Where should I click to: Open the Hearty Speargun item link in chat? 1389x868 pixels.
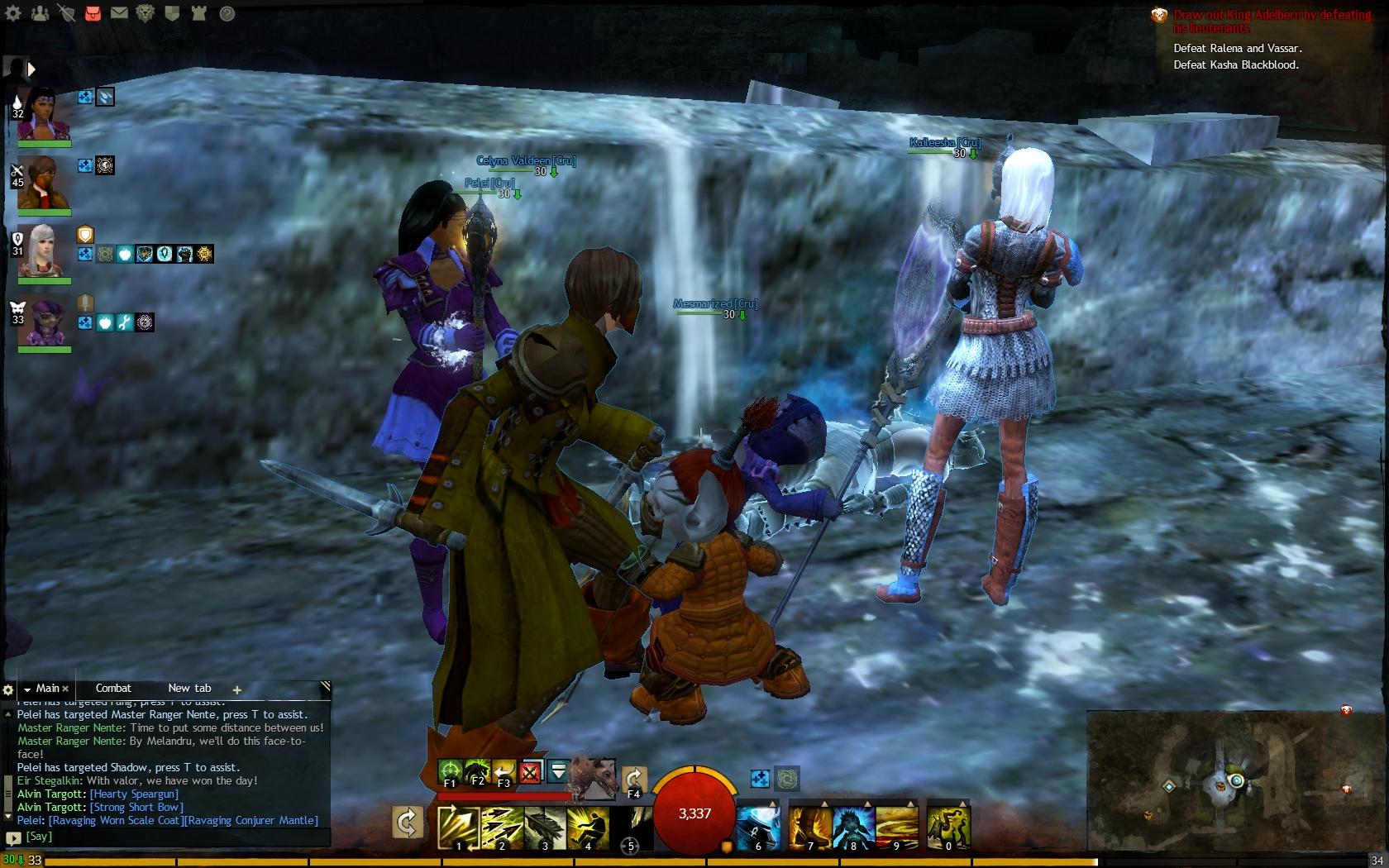coord(134,794)
